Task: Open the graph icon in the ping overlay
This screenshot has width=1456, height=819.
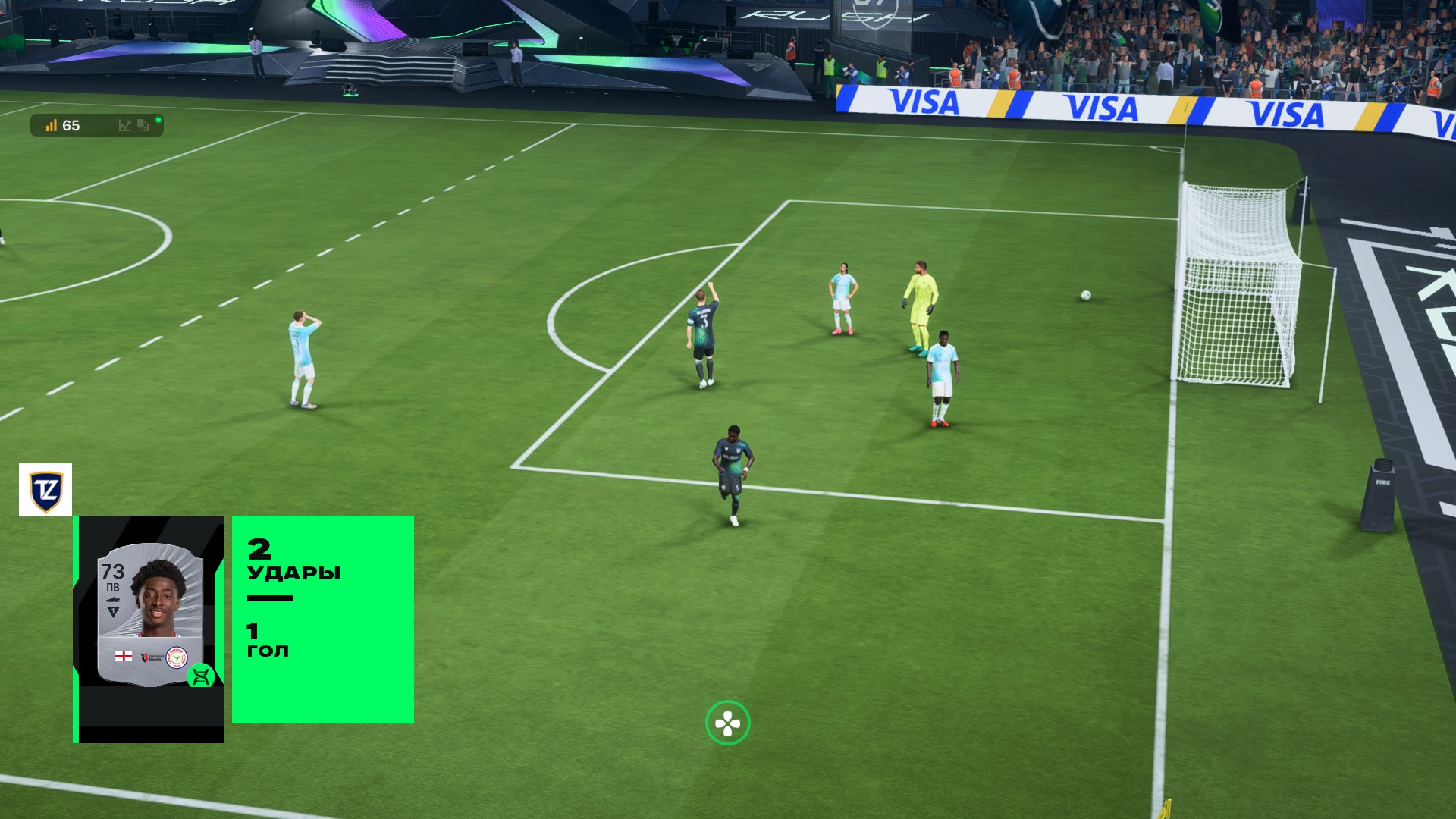Action: click(x=125, y=126)
